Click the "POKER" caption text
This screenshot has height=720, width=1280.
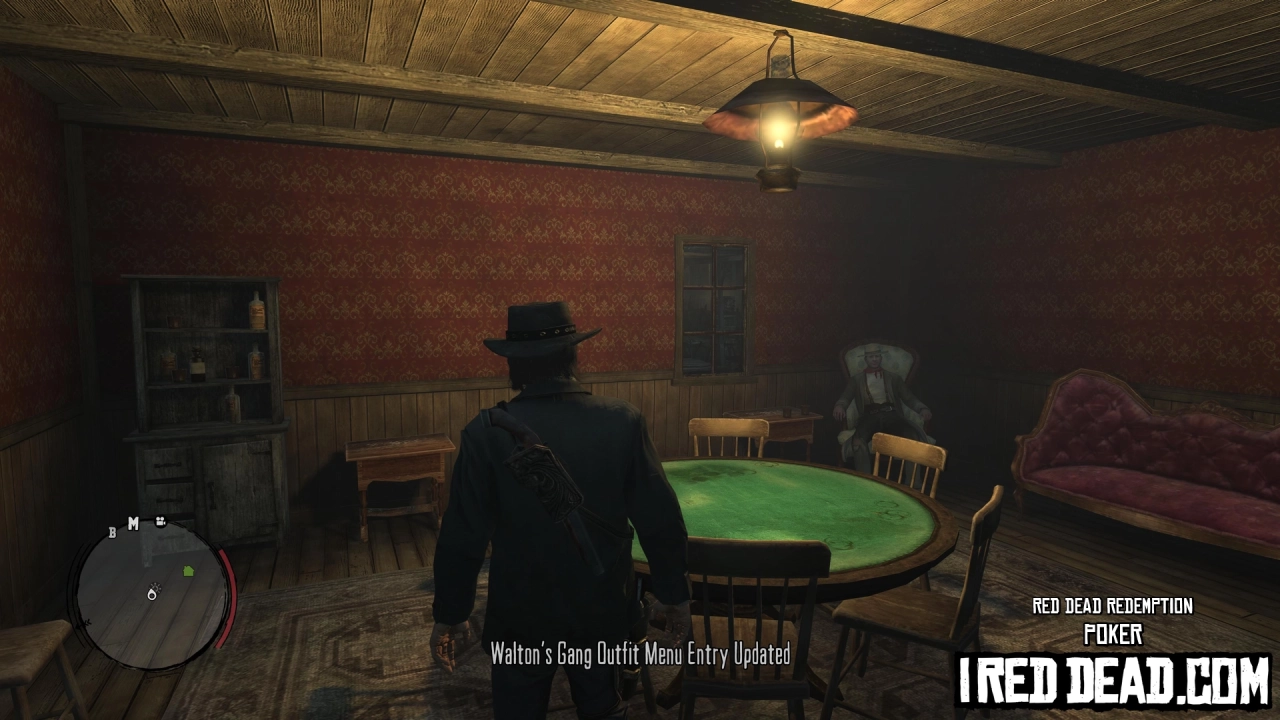click(x=1113, y=633)
